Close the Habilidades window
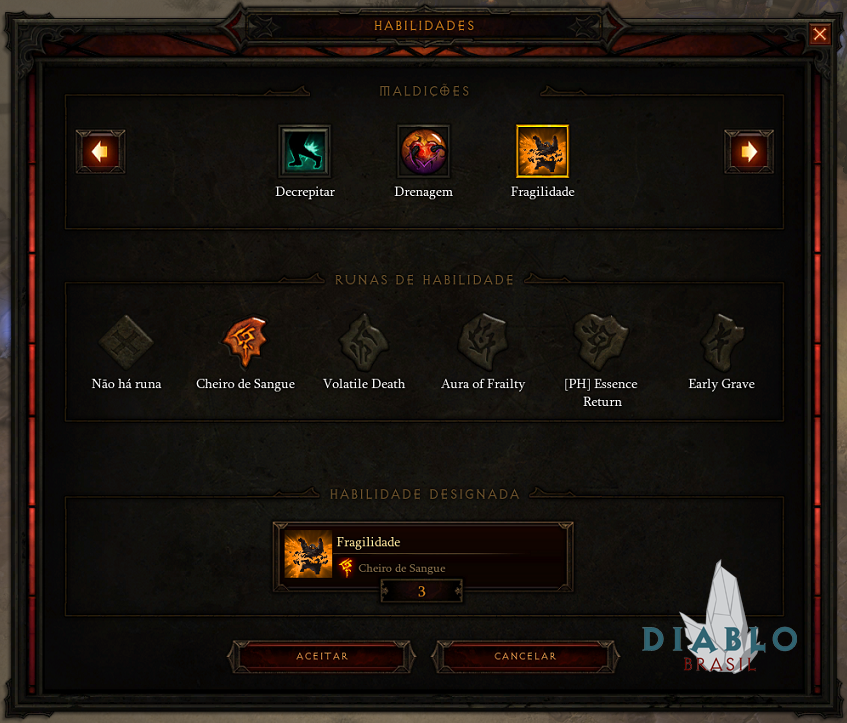This screenshot has height=723, width=847. [820, 35]
